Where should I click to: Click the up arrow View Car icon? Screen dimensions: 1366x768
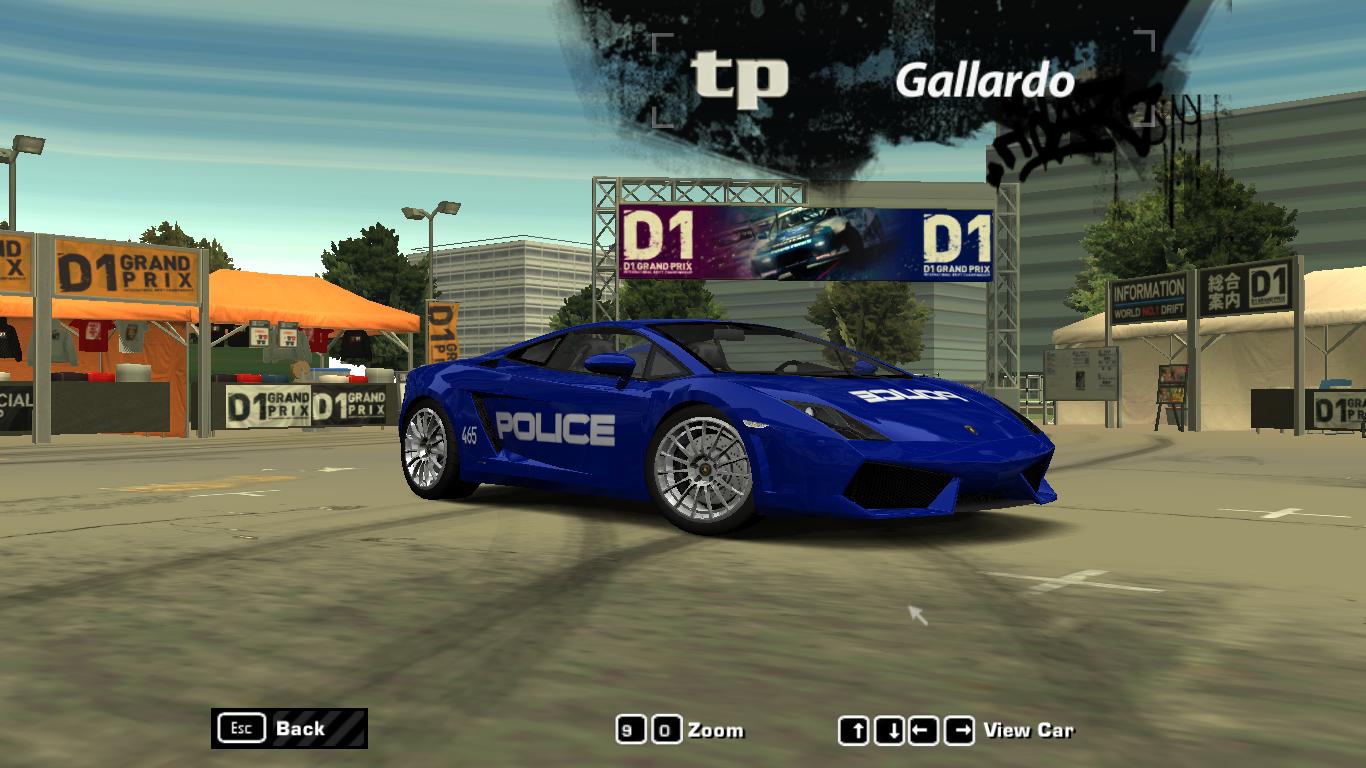click(x=857, y=729)
